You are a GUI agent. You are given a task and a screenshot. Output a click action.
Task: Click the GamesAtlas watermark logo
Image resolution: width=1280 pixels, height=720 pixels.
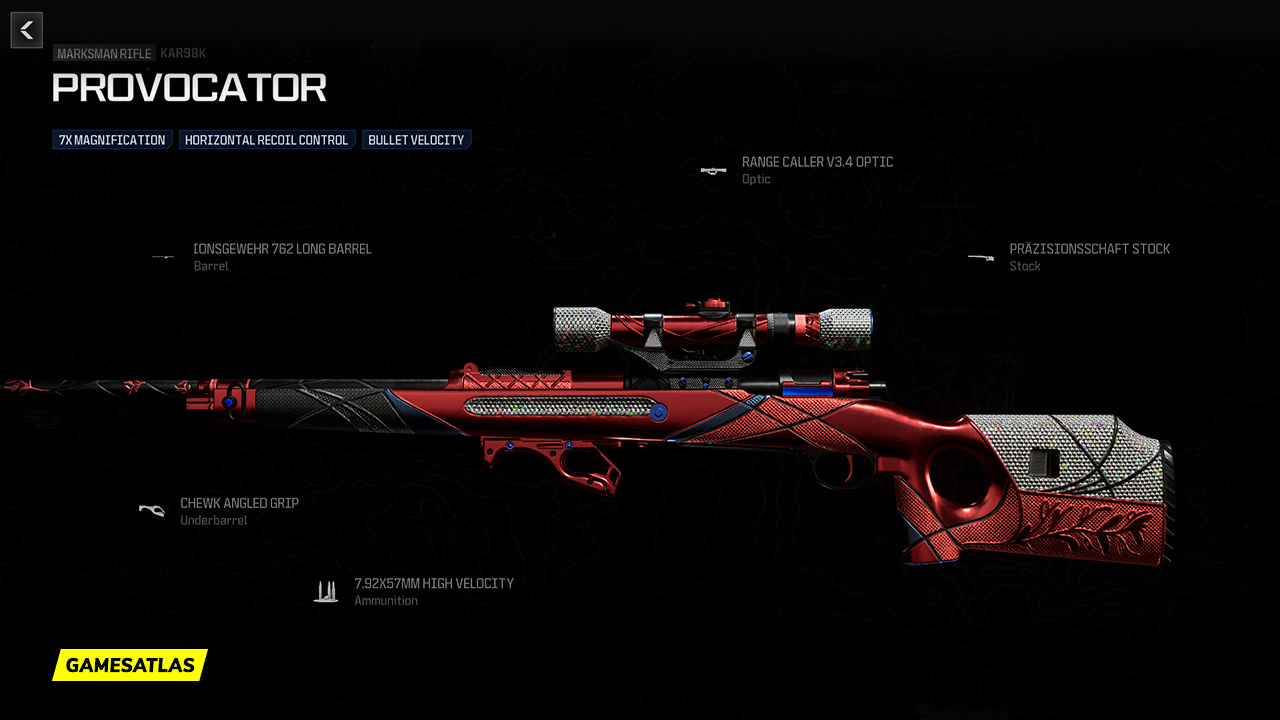130,665
